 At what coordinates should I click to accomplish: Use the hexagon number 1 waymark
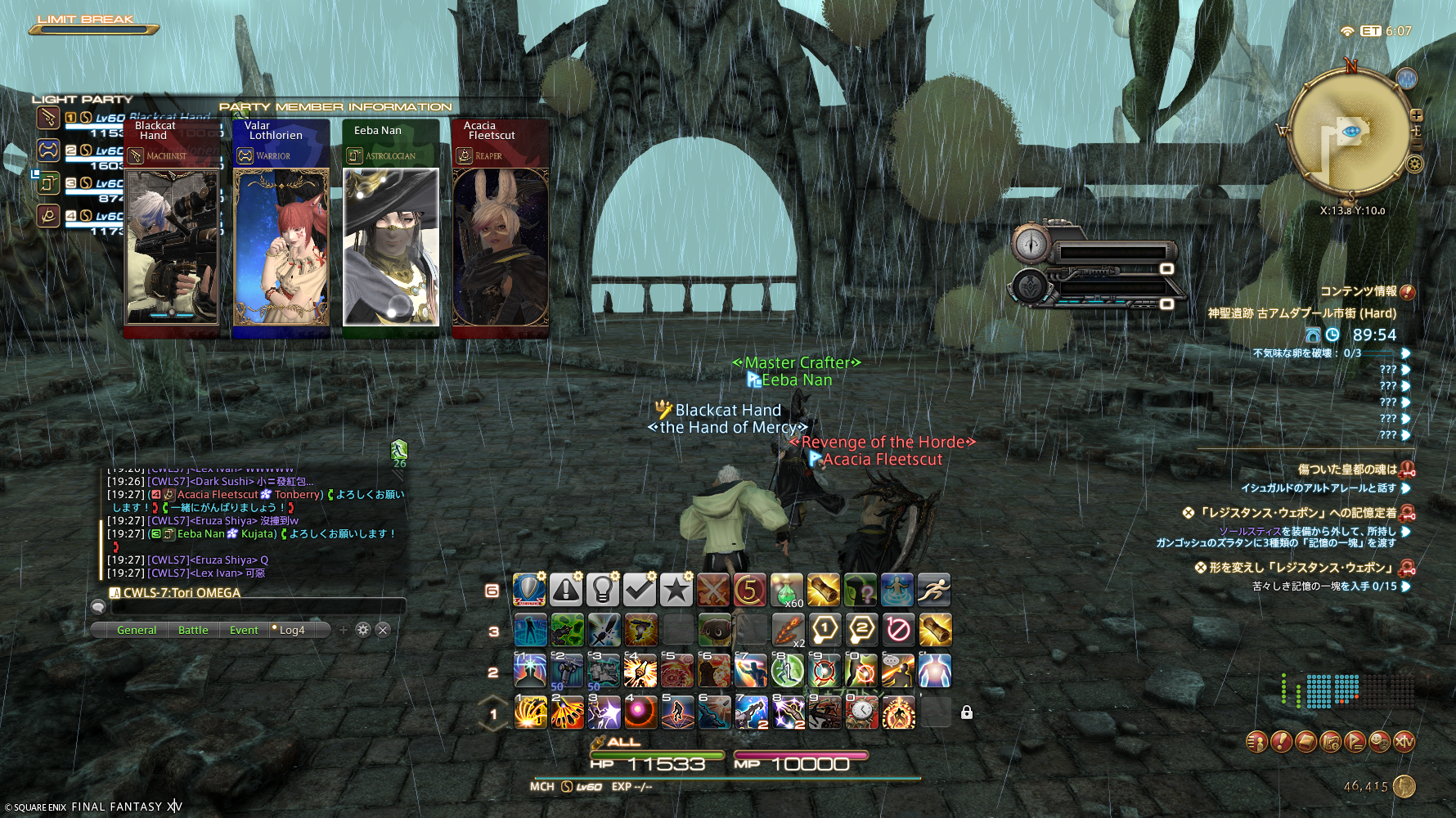tap(825, 630)
